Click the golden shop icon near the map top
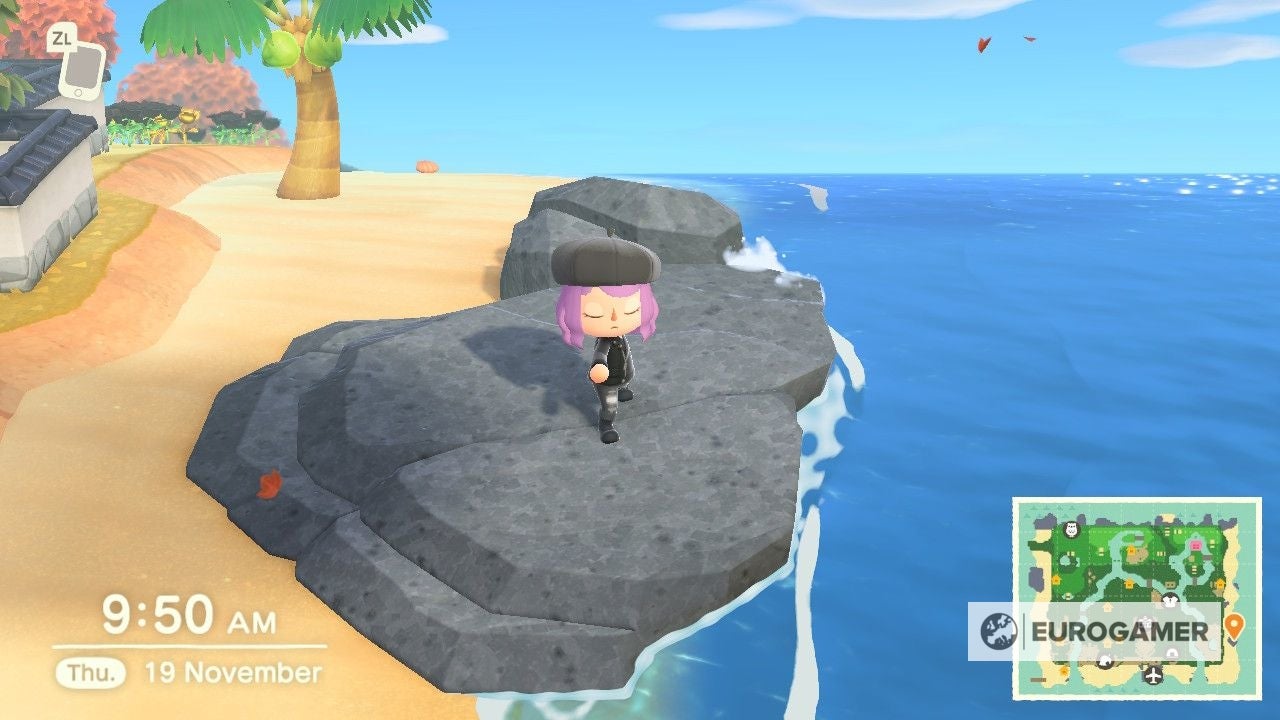This screenshot has height=720, width=1280. pyautogui.click(x=1131, y=549)
